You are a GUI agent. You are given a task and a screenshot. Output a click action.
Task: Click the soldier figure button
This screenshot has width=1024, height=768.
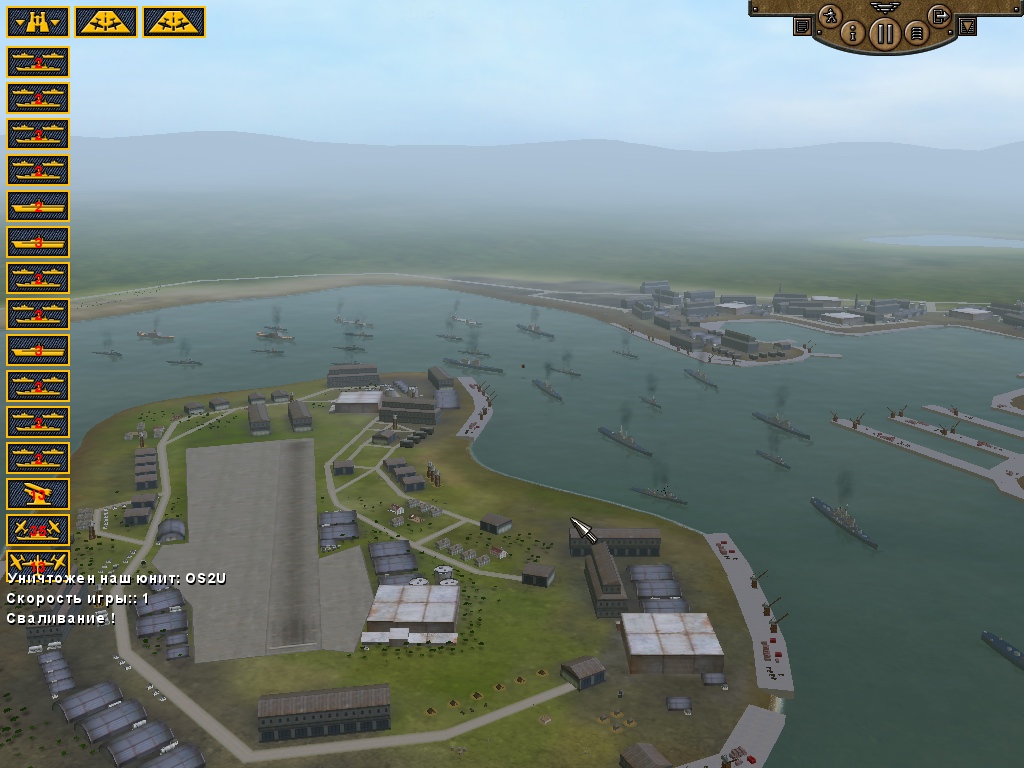[x=829, y=16]
